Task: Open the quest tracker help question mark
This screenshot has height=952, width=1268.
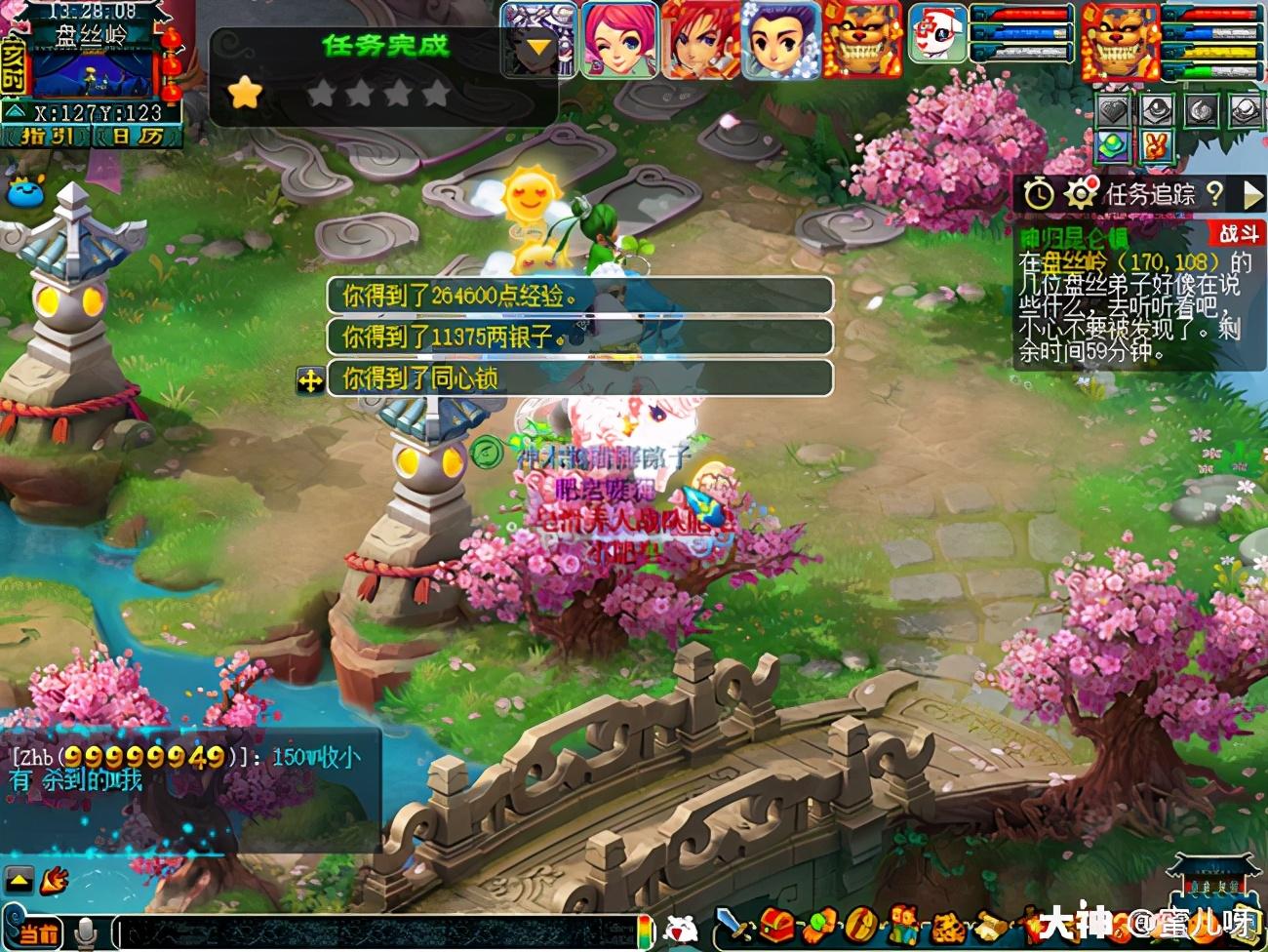Action: pyautogui.click(x=1214, y=193)
